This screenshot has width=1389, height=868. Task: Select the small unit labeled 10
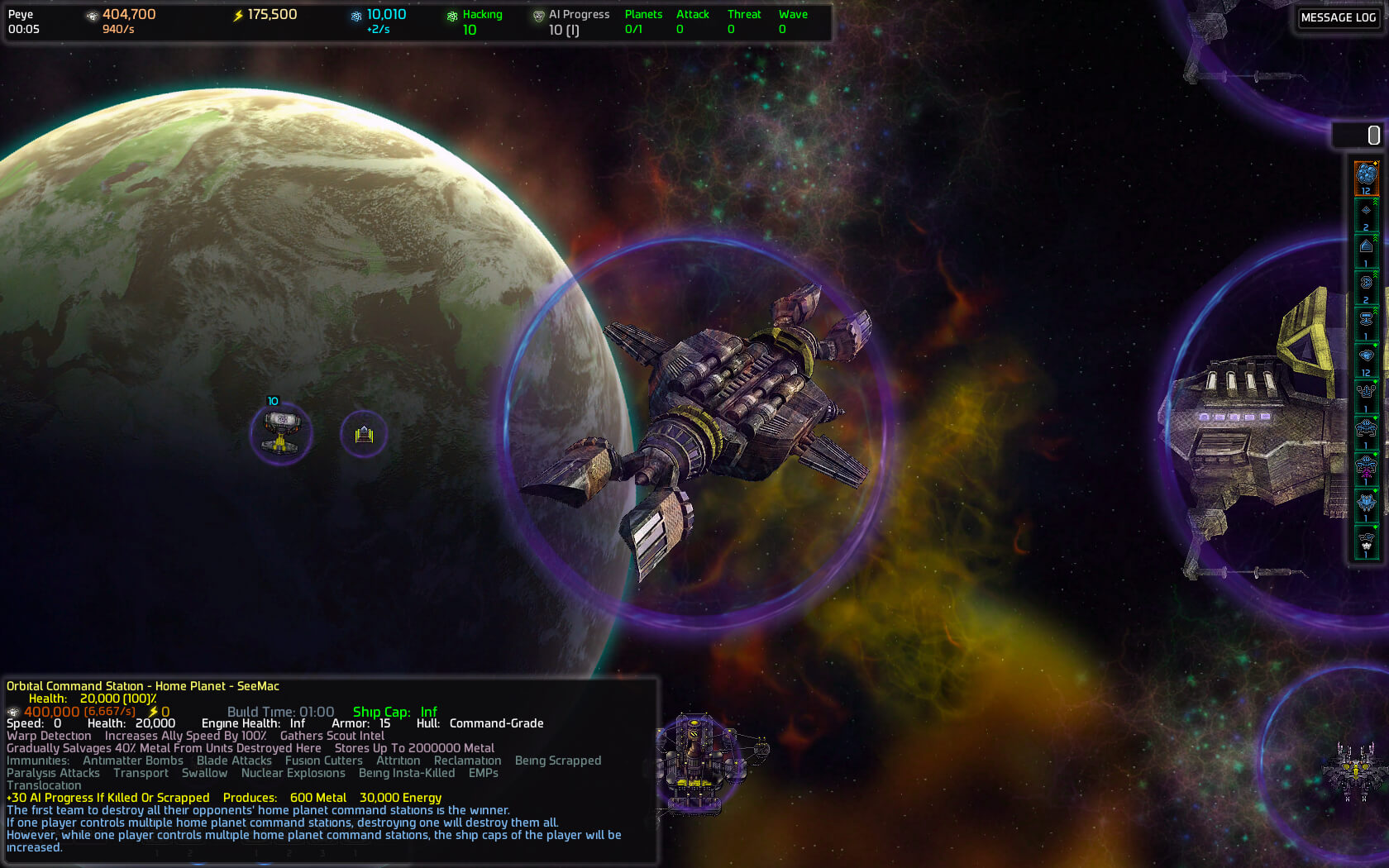pos(281,433)
